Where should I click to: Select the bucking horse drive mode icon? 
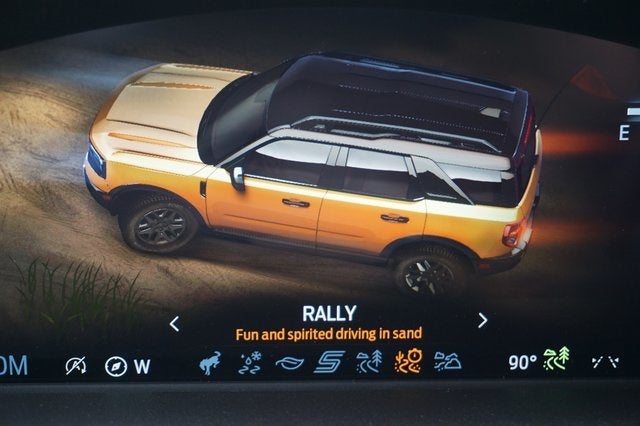(210, 363)
